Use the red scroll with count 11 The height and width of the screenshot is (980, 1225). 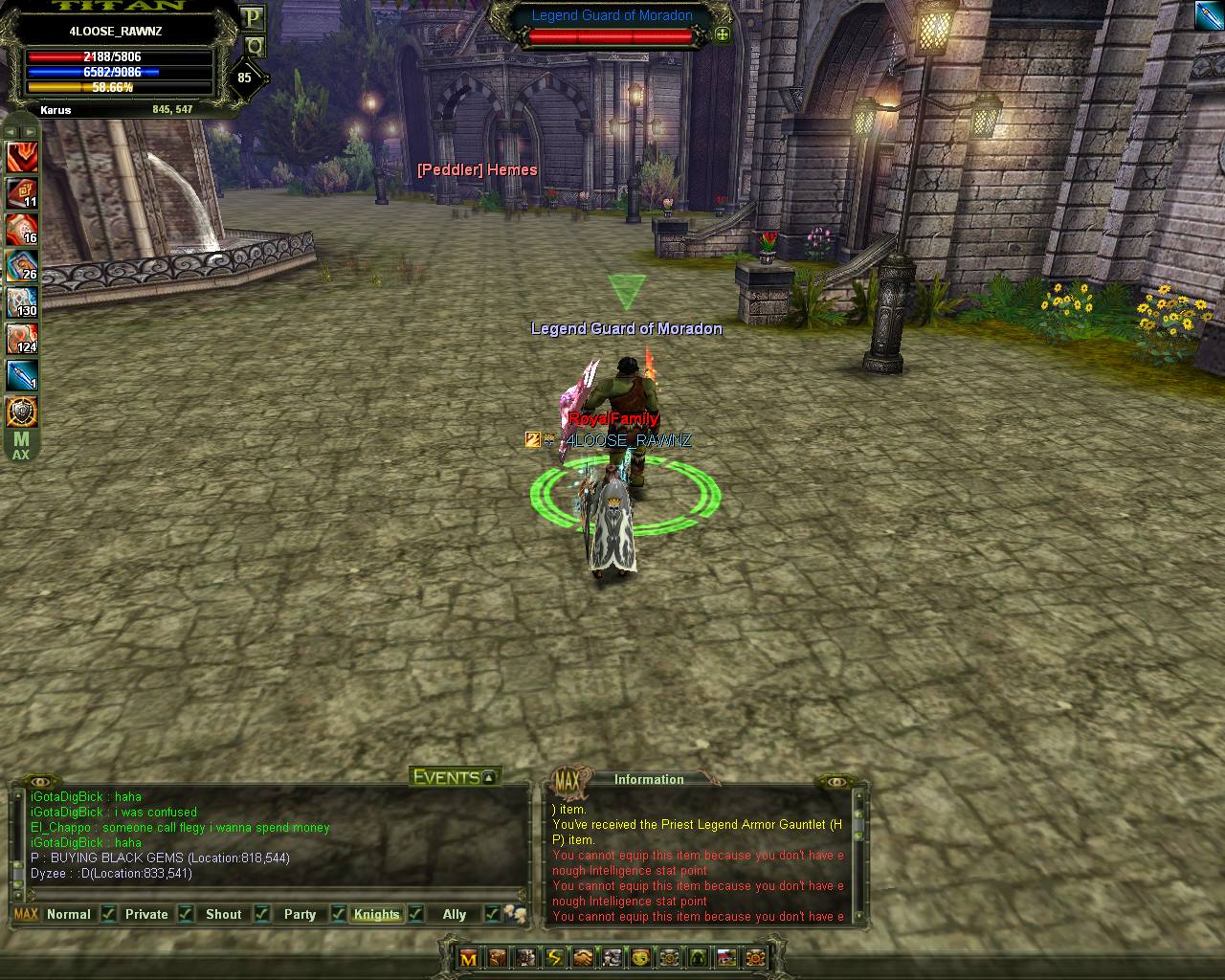coord(22,192)
